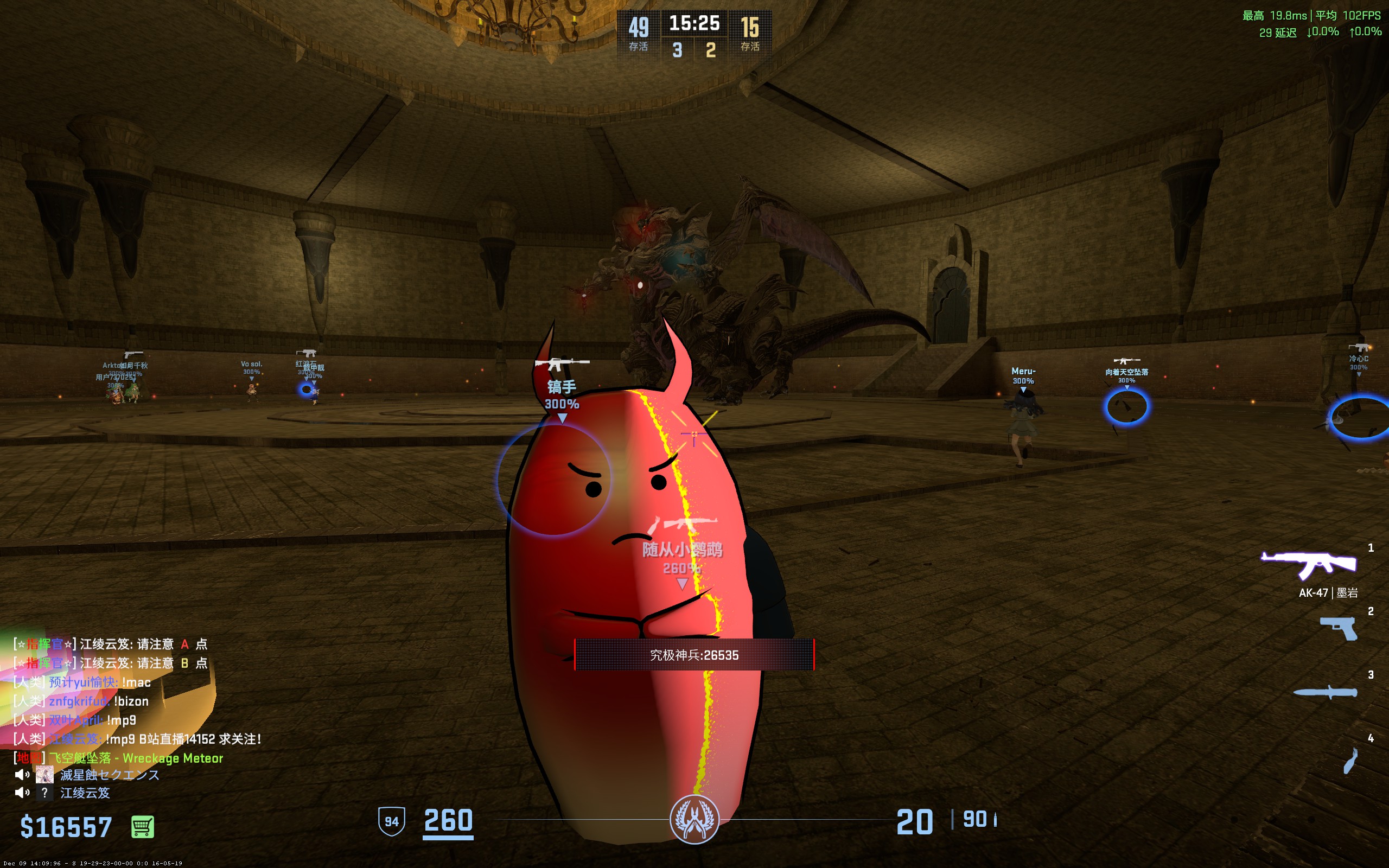Switch to the pistol in slot 2
This screenshot has height=868, width=1389.
pos(1339,628)
